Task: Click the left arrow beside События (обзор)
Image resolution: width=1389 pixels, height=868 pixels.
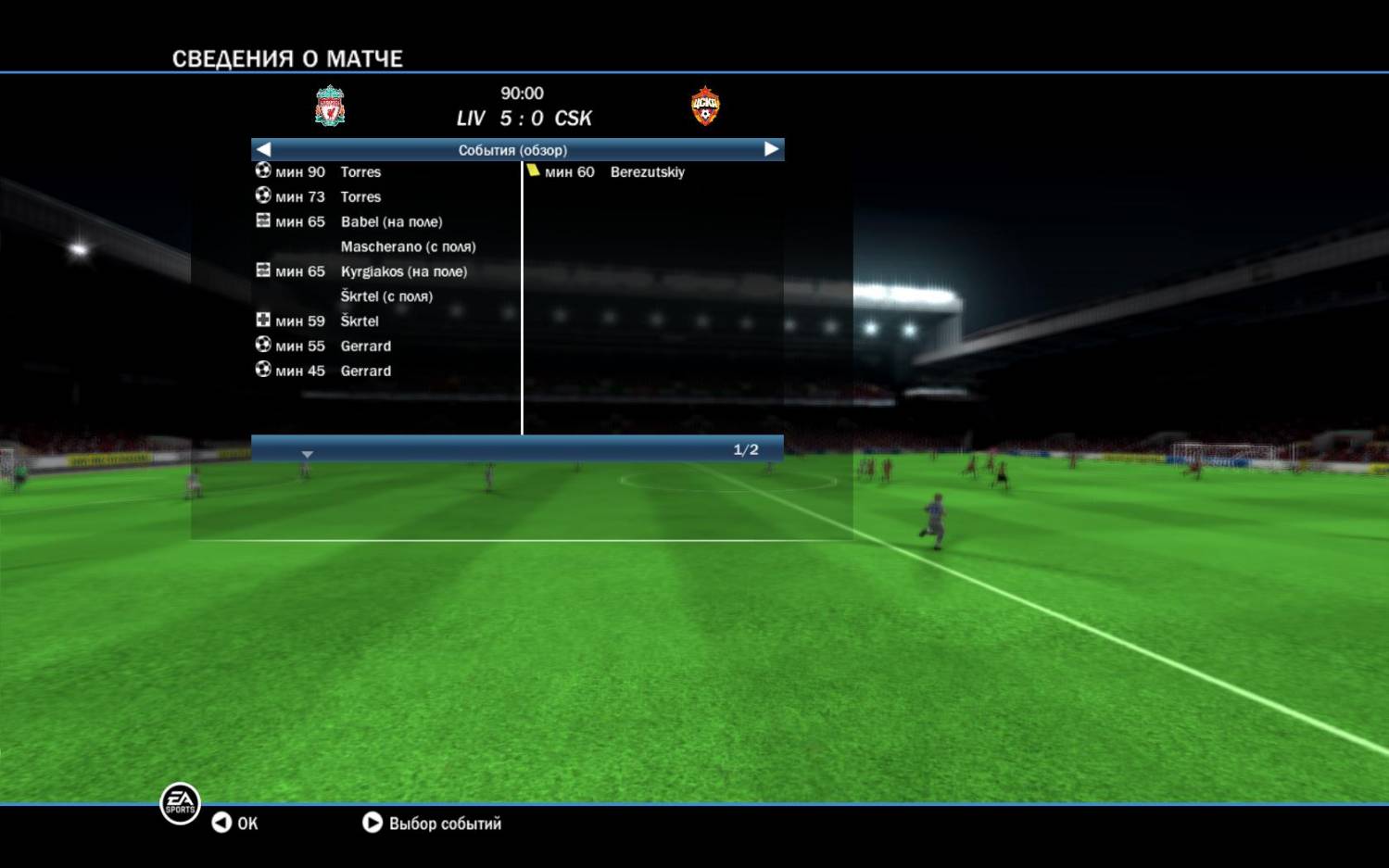Action: (x=264, y=149)
